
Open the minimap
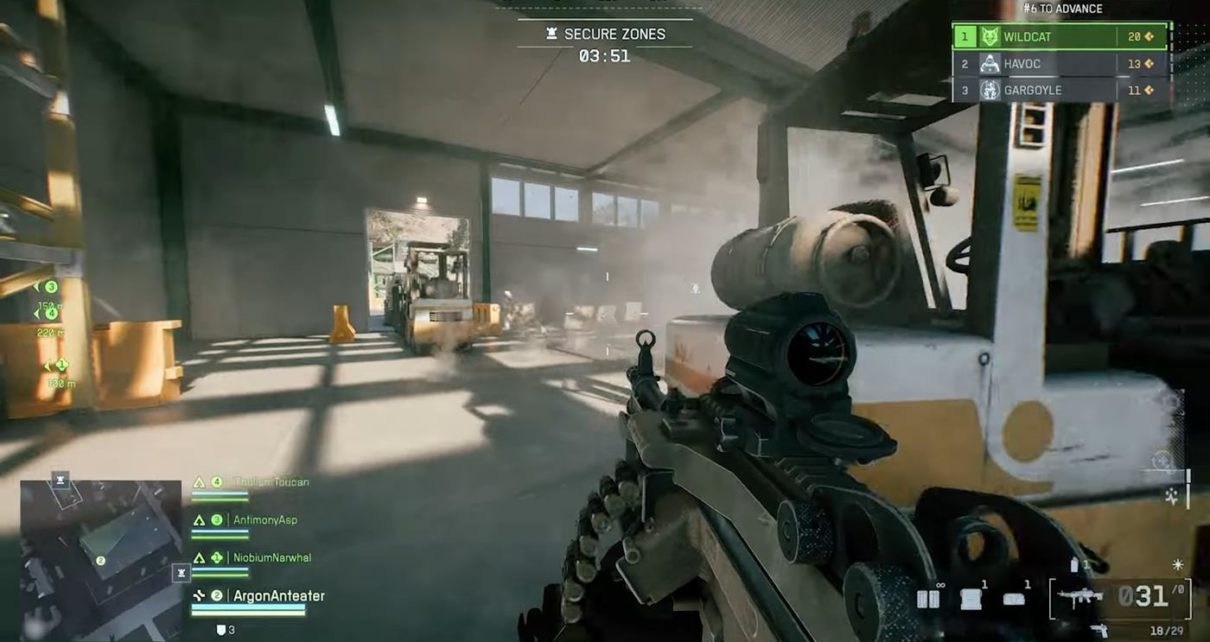[x=100, y=548]
